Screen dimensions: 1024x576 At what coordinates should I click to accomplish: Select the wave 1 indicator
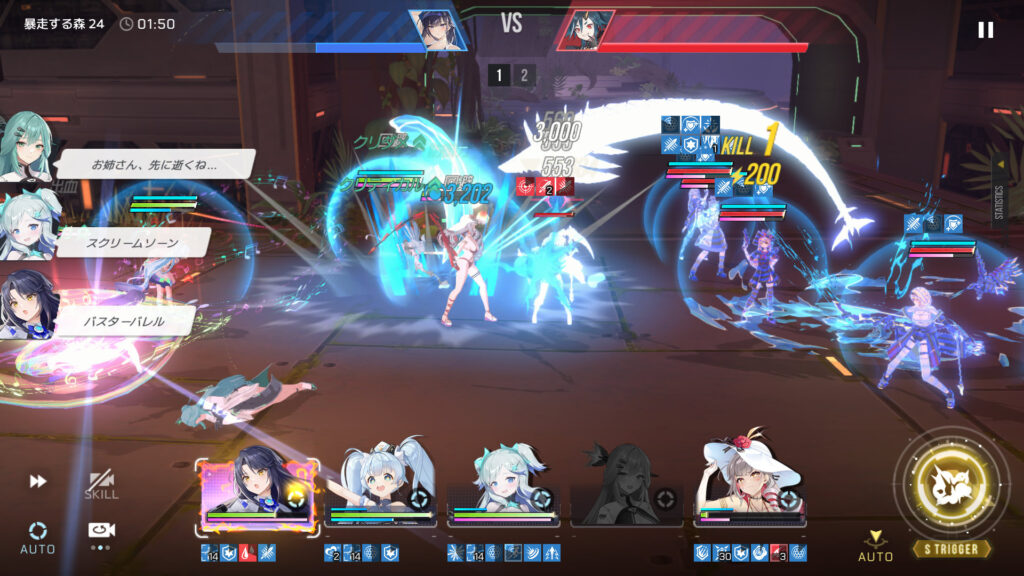pos(499,75)
